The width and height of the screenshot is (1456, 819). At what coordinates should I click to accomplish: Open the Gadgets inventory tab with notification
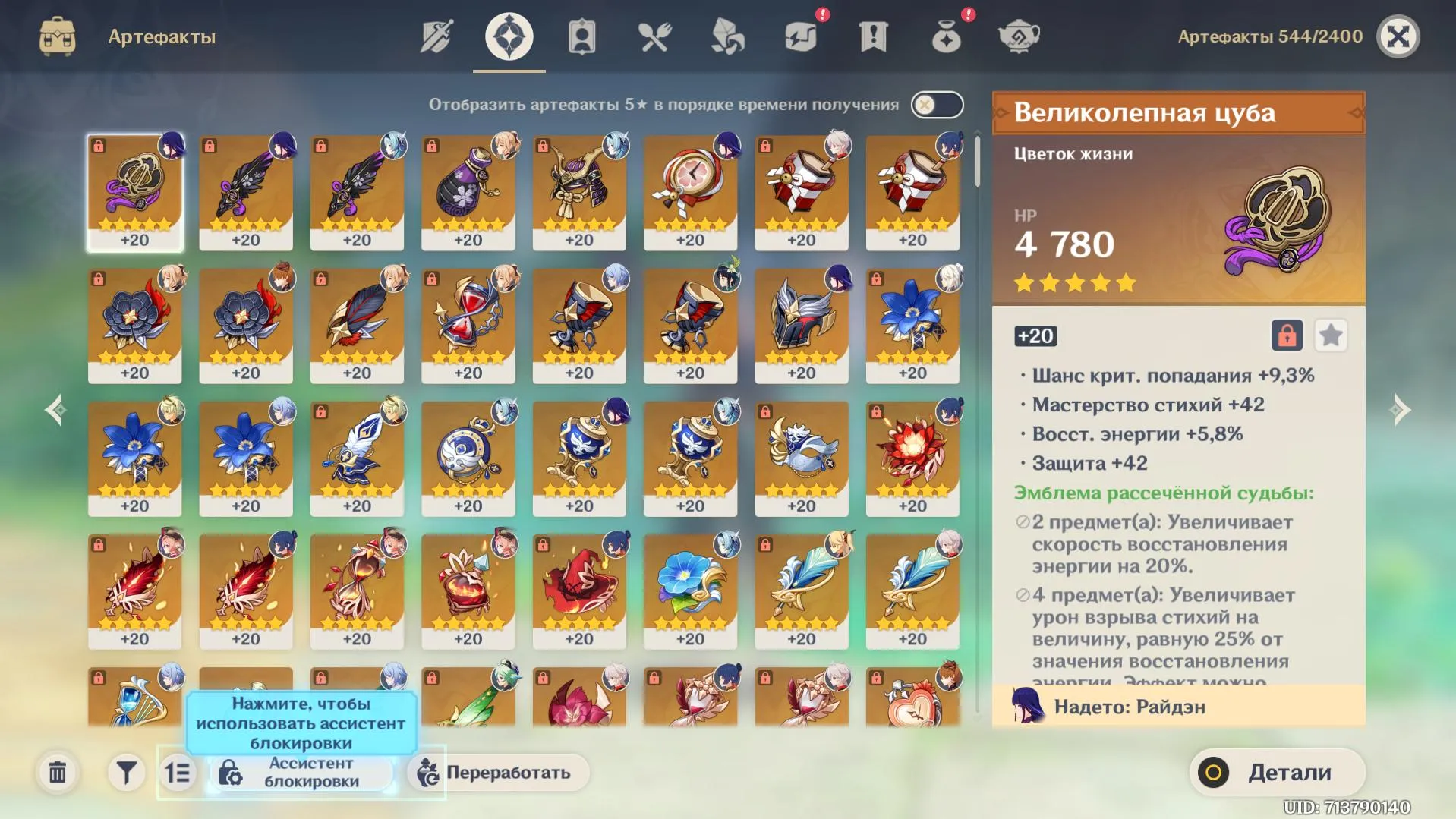(x=801, y=35)
